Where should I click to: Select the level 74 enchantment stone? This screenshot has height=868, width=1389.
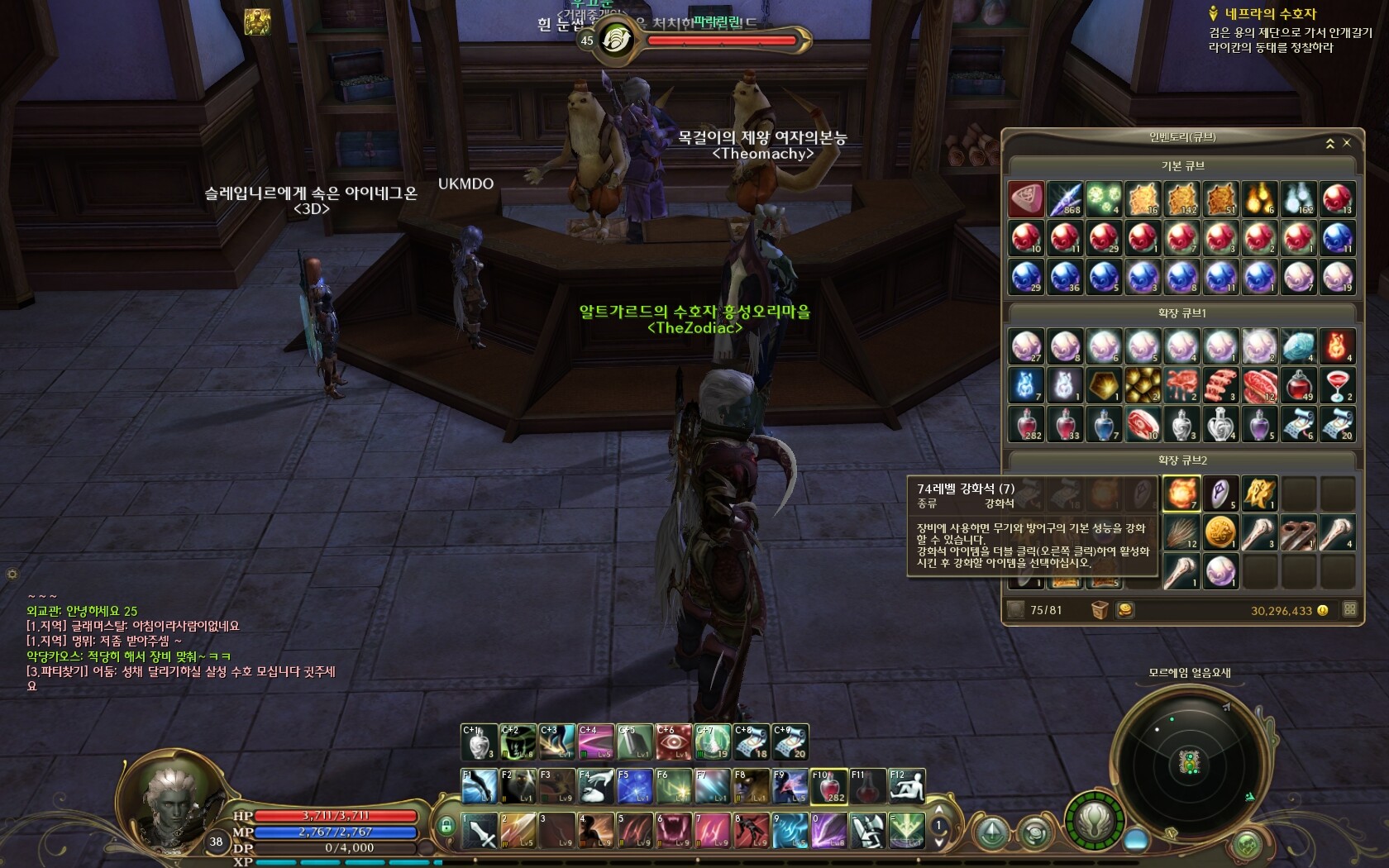point(1181,494)
